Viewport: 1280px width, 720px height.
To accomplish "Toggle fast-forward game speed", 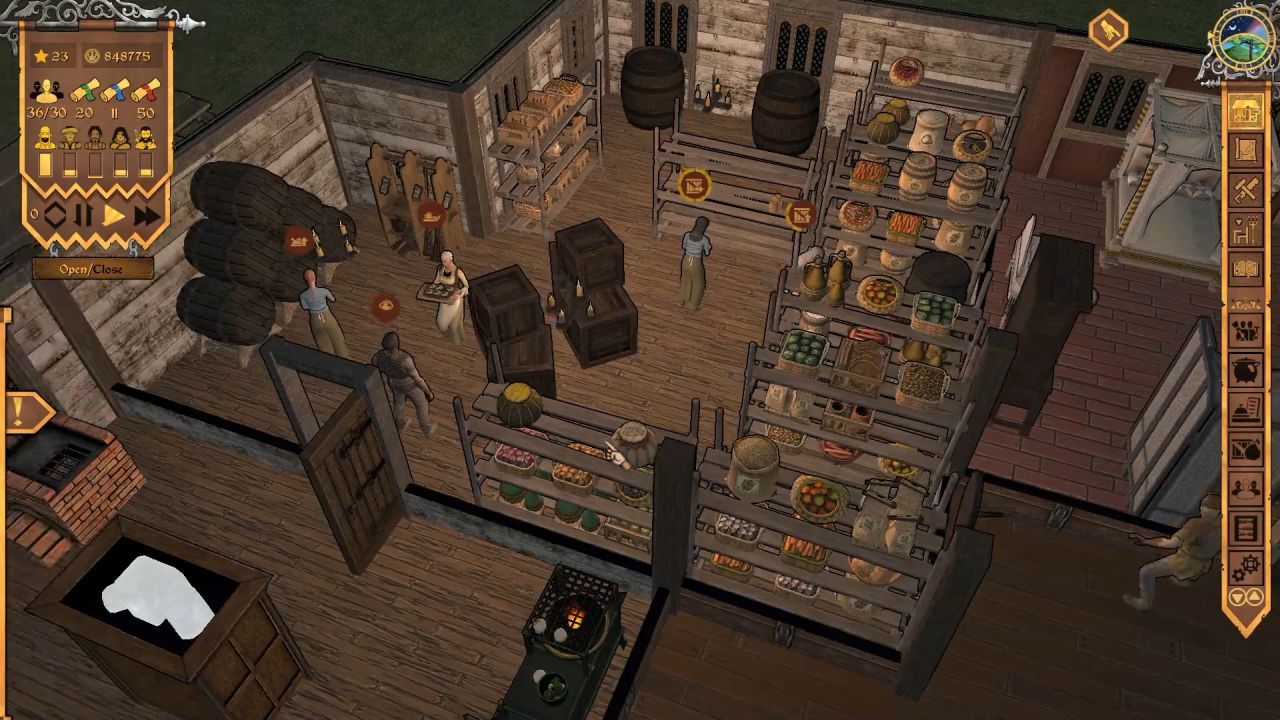I will point(144,214).
